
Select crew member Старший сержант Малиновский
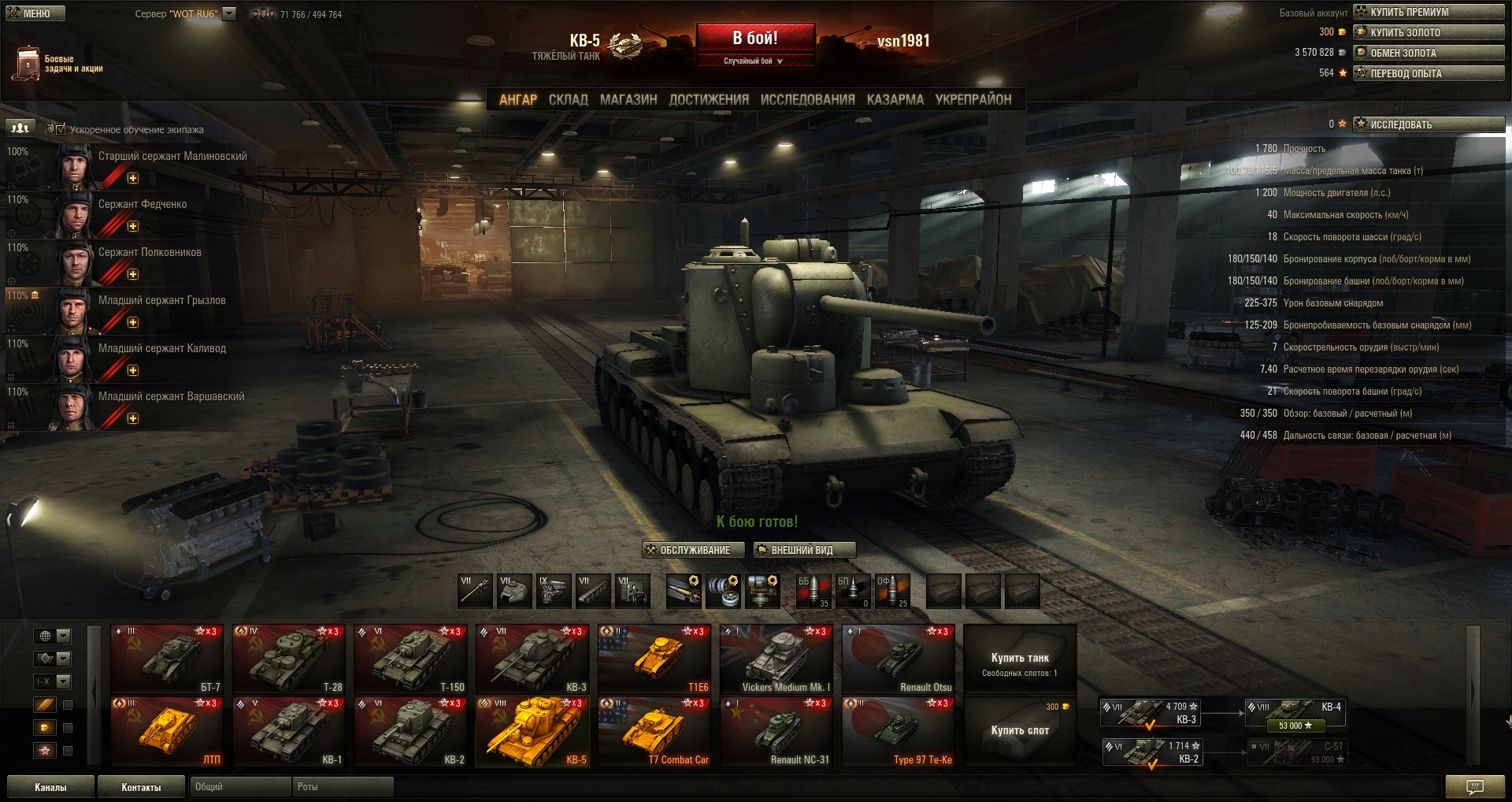[x=172, y=157]
